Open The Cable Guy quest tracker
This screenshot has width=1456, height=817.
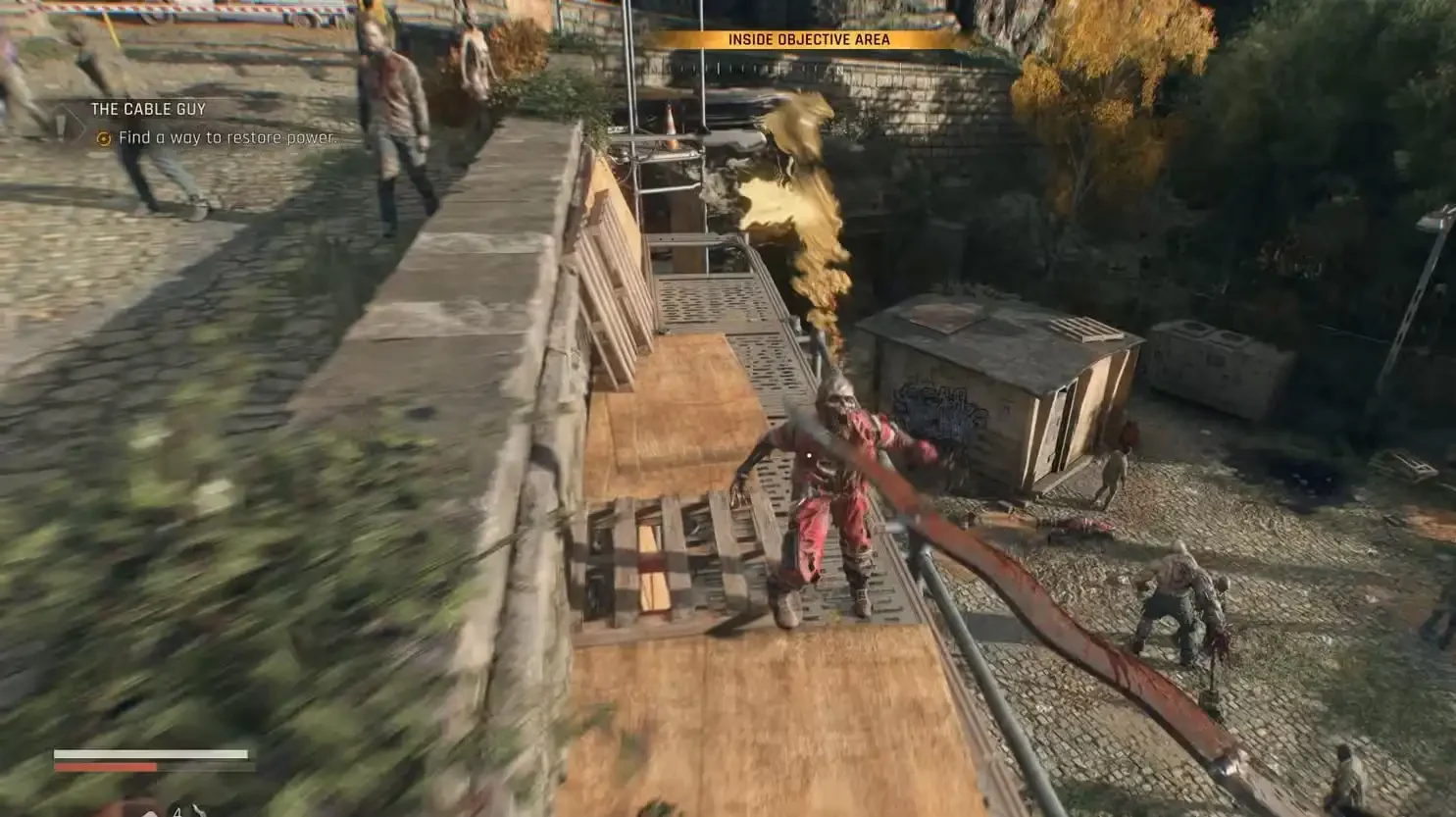click(x=148, y=110)
